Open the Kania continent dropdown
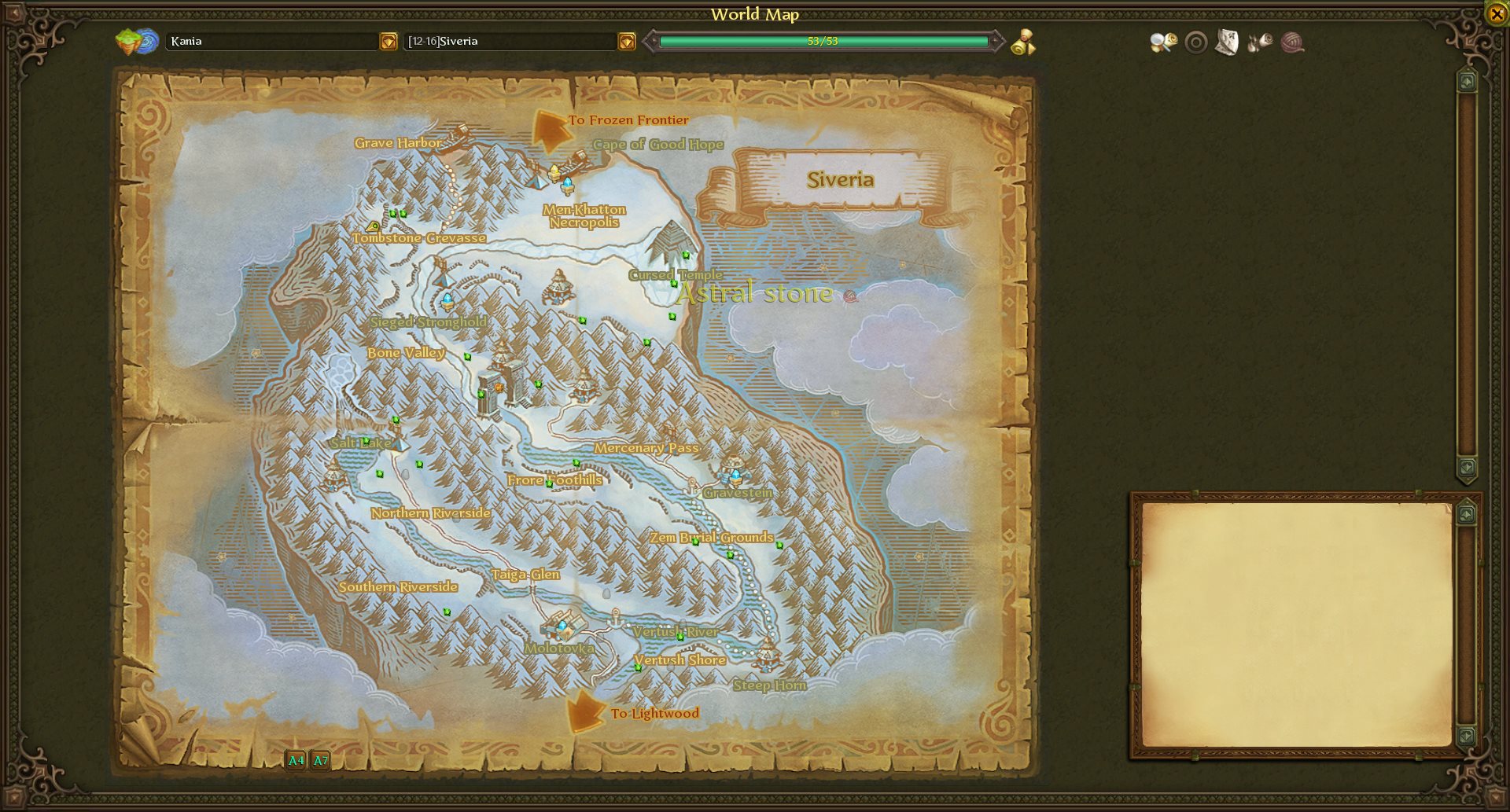1510x812 pixels. 389,42
